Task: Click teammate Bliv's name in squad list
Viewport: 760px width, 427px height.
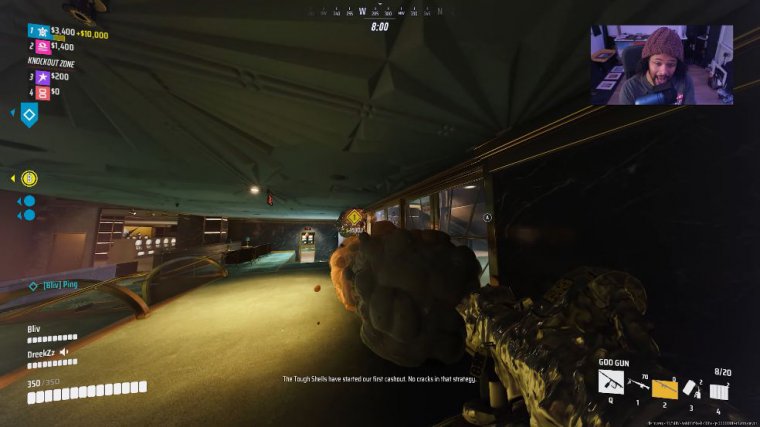Action: pos(35,327)
